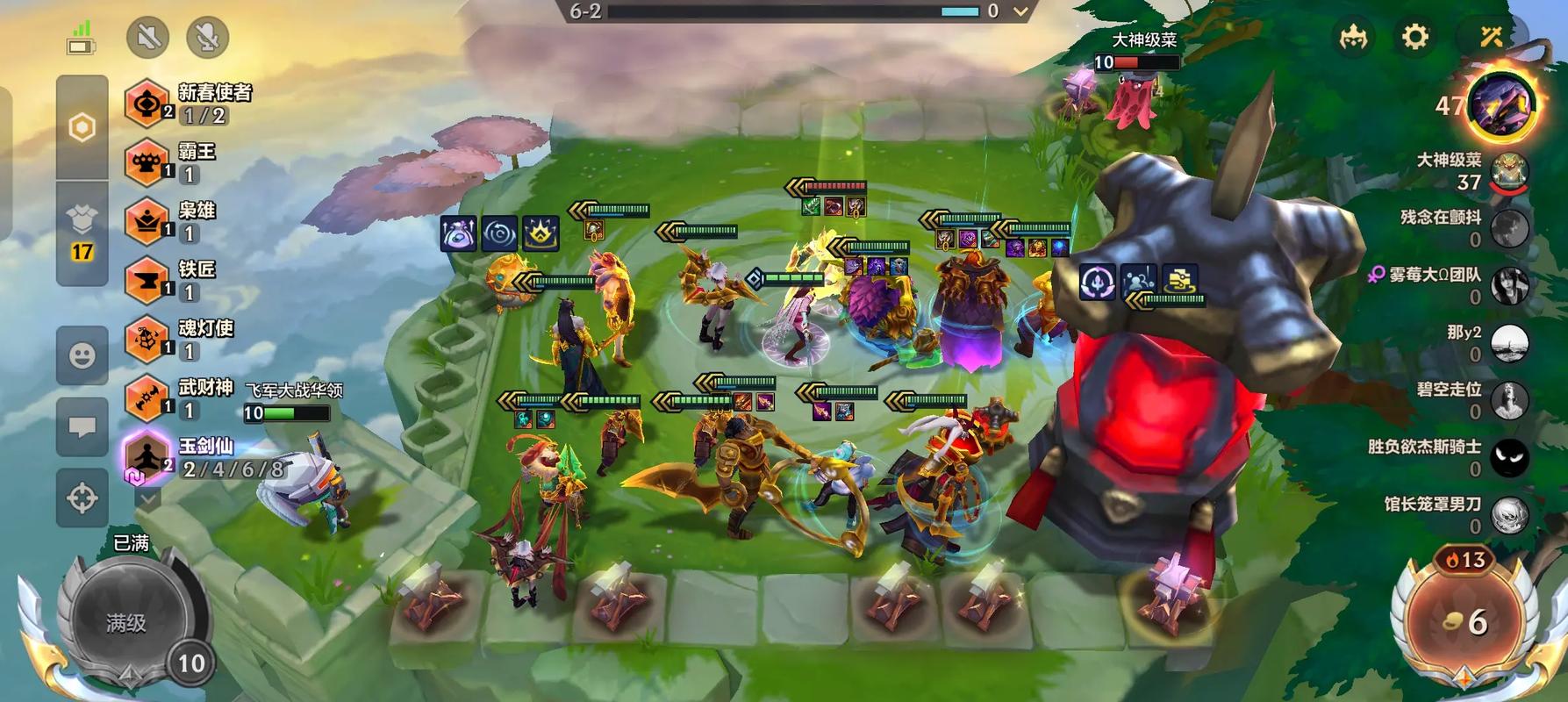Viewport: 1568px width, 702px height.
Task: Open the crossed swords battle panel
Action: (x=1491, y=37)
